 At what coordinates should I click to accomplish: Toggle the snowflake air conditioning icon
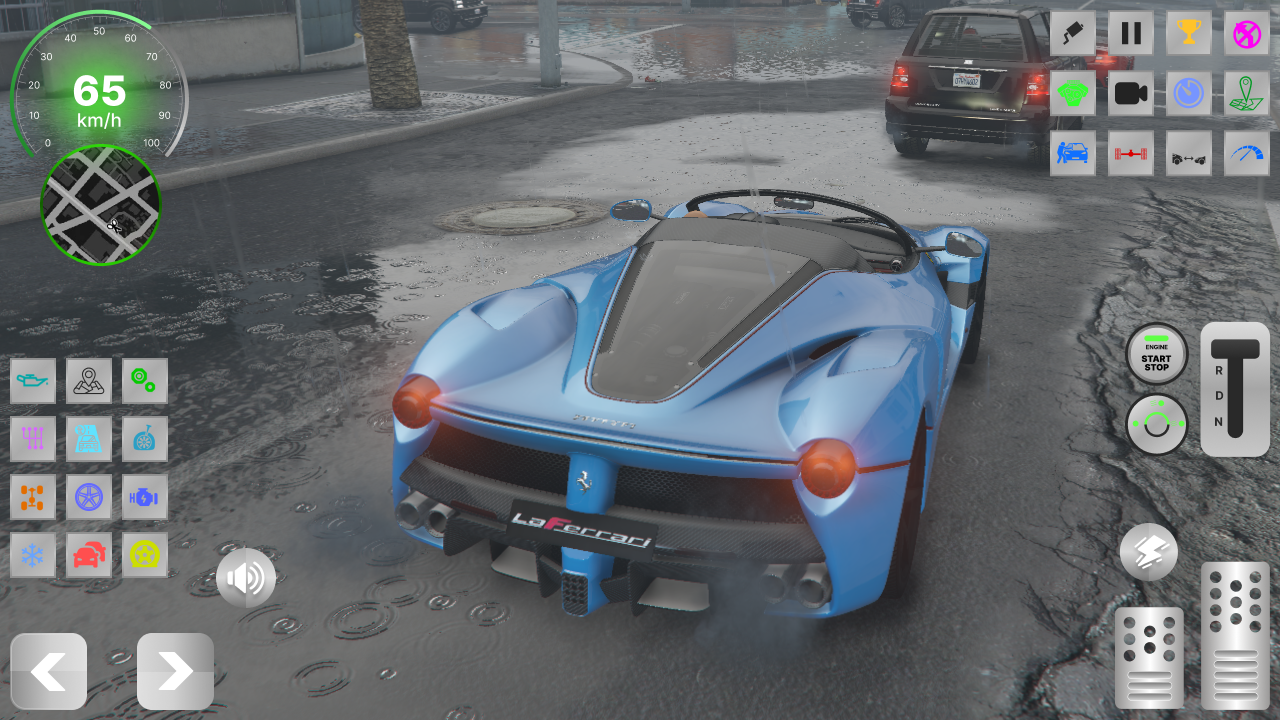[x=33, y=556]
